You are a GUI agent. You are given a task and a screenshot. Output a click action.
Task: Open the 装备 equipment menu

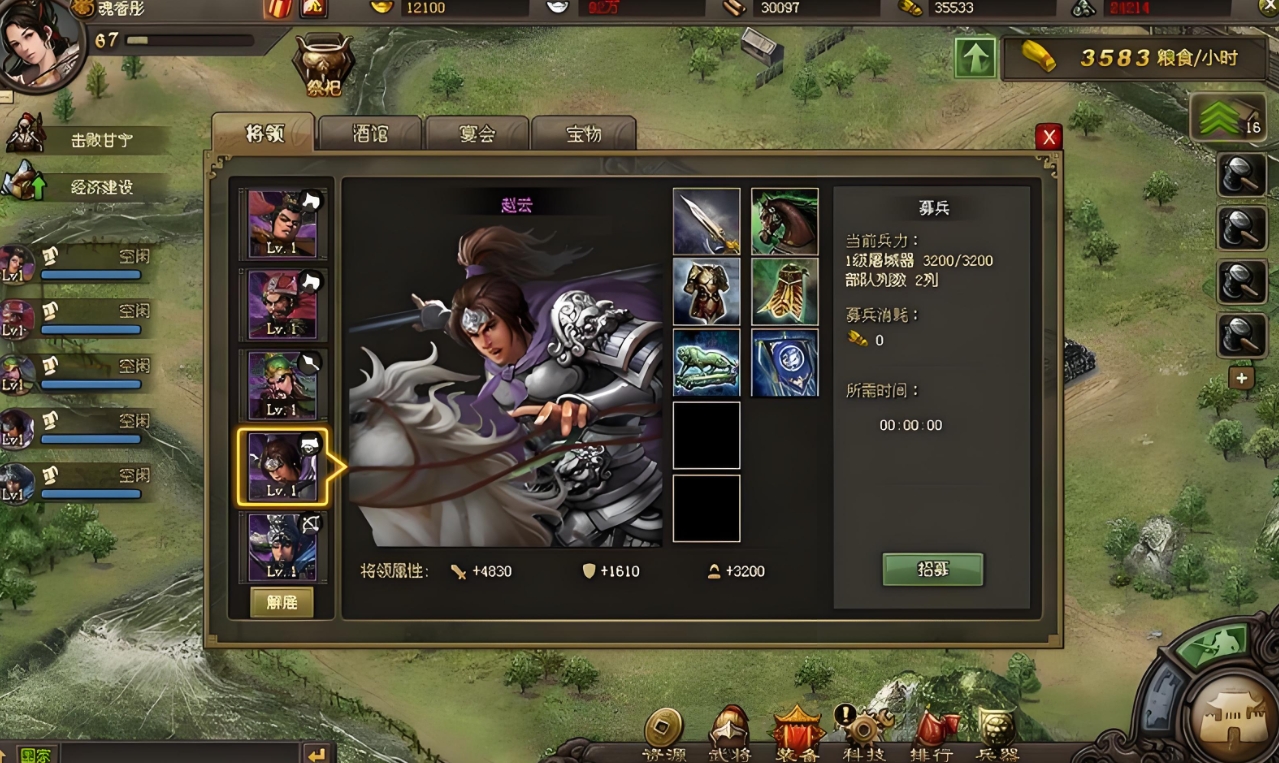797,735
